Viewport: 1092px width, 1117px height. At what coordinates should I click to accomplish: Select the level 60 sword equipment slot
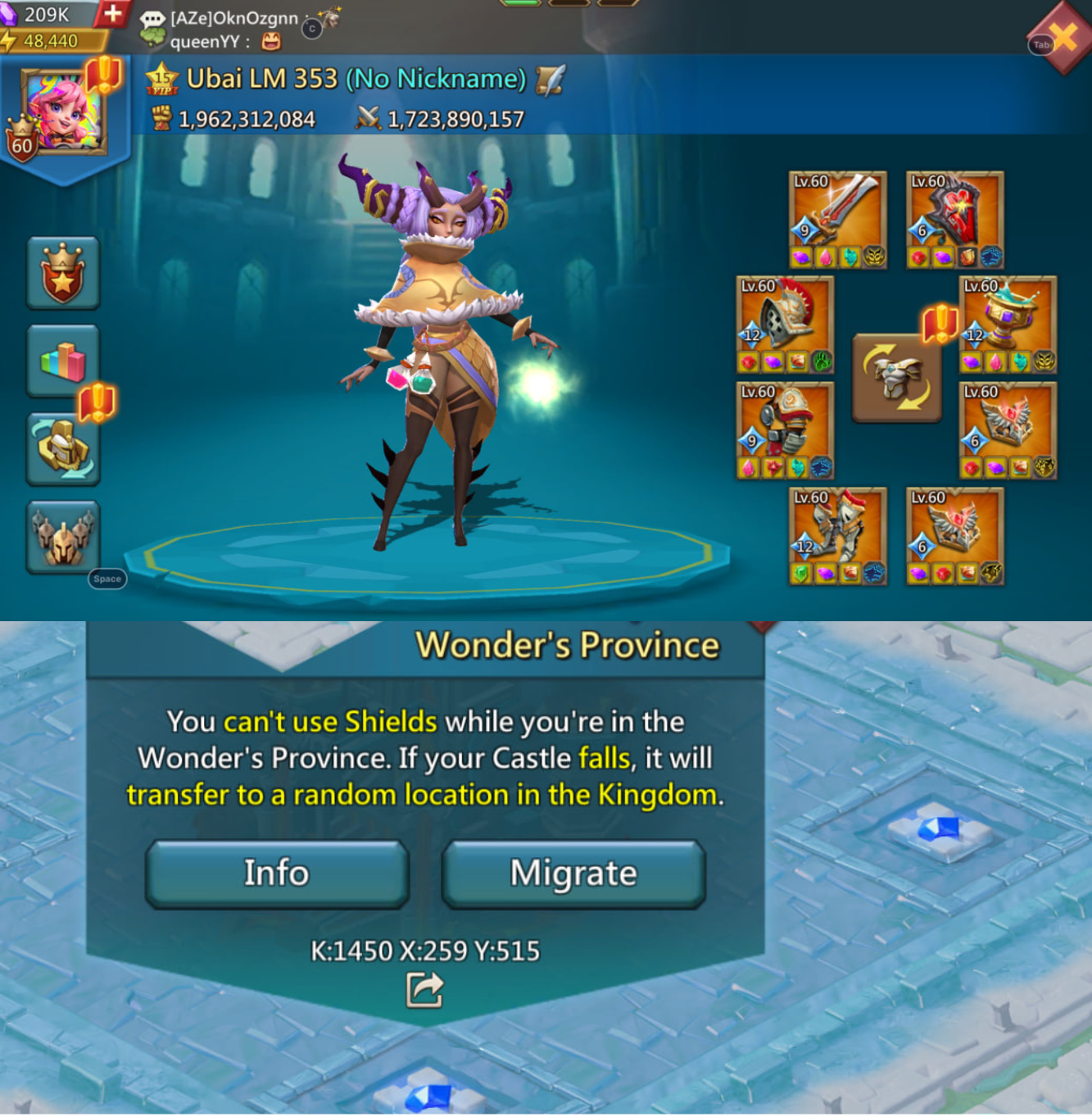pos(837,220)
